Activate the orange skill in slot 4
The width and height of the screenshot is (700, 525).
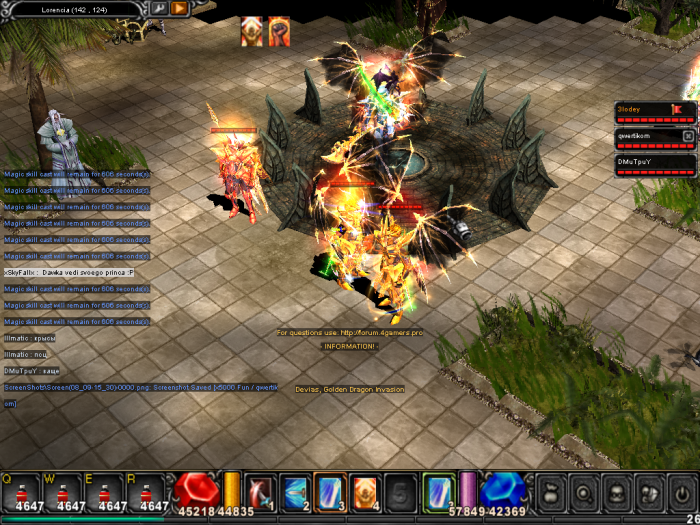[365, 491]
